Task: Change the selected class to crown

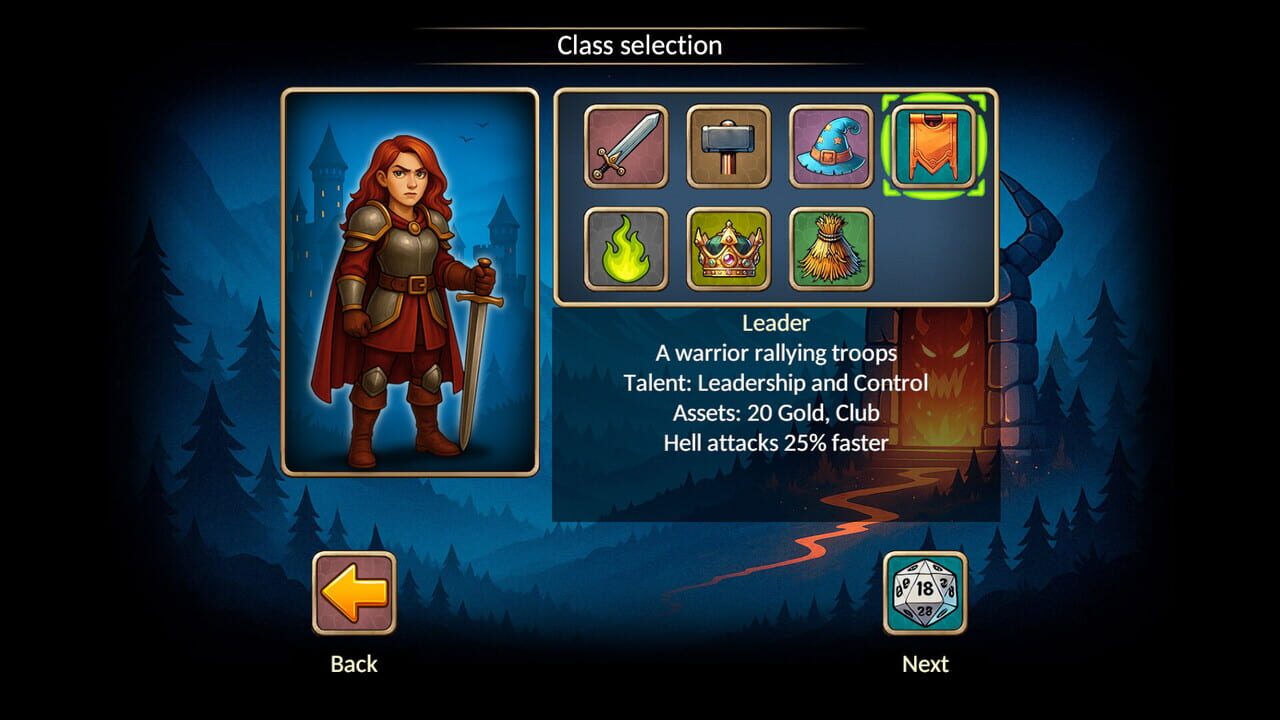Action: [x=729, y=249]
